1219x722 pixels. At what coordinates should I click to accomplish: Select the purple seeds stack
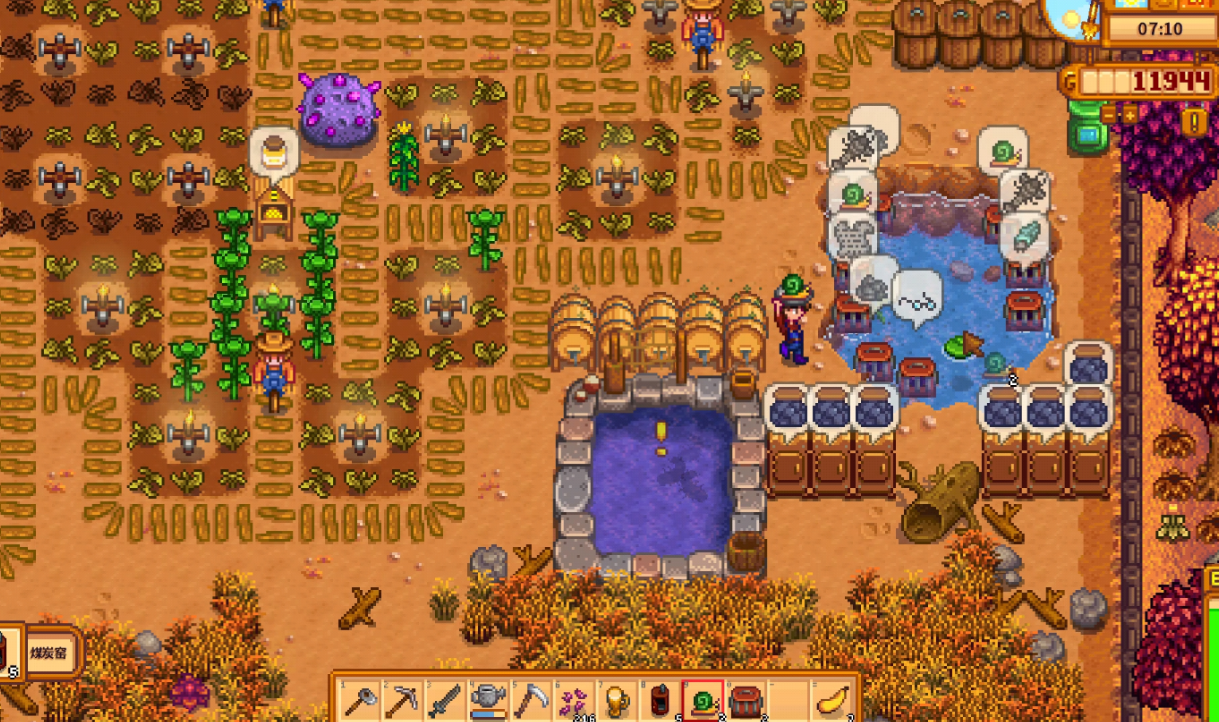coord(575,699)
